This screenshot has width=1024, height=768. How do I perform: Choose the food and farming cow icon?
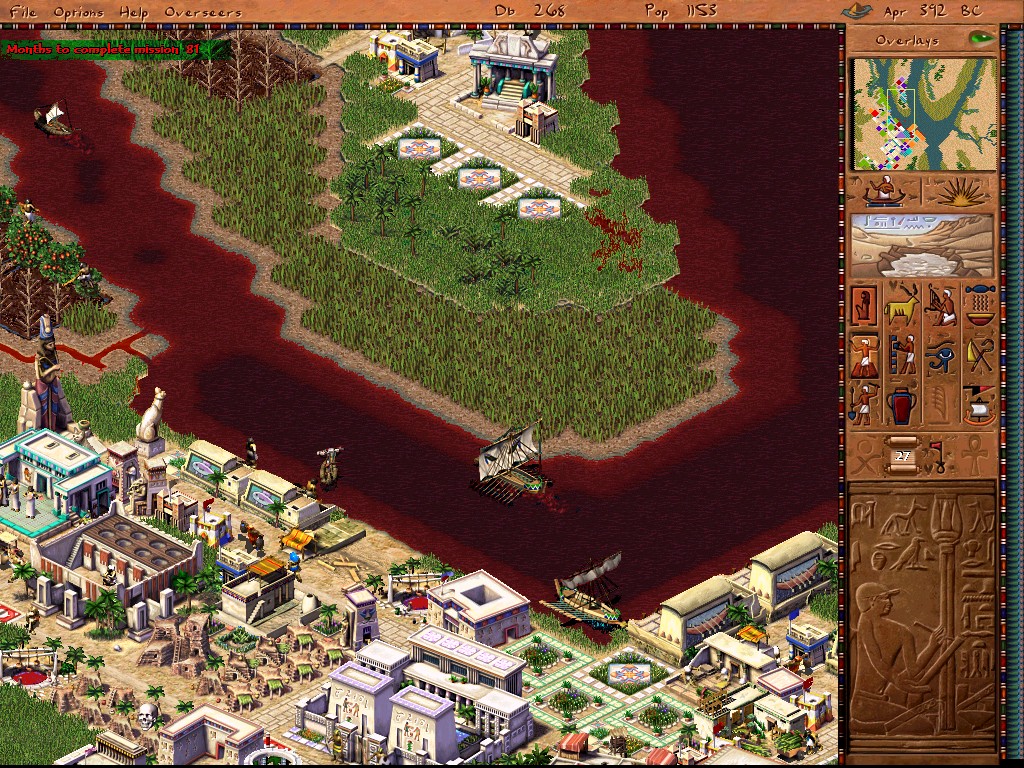(902, 305)
